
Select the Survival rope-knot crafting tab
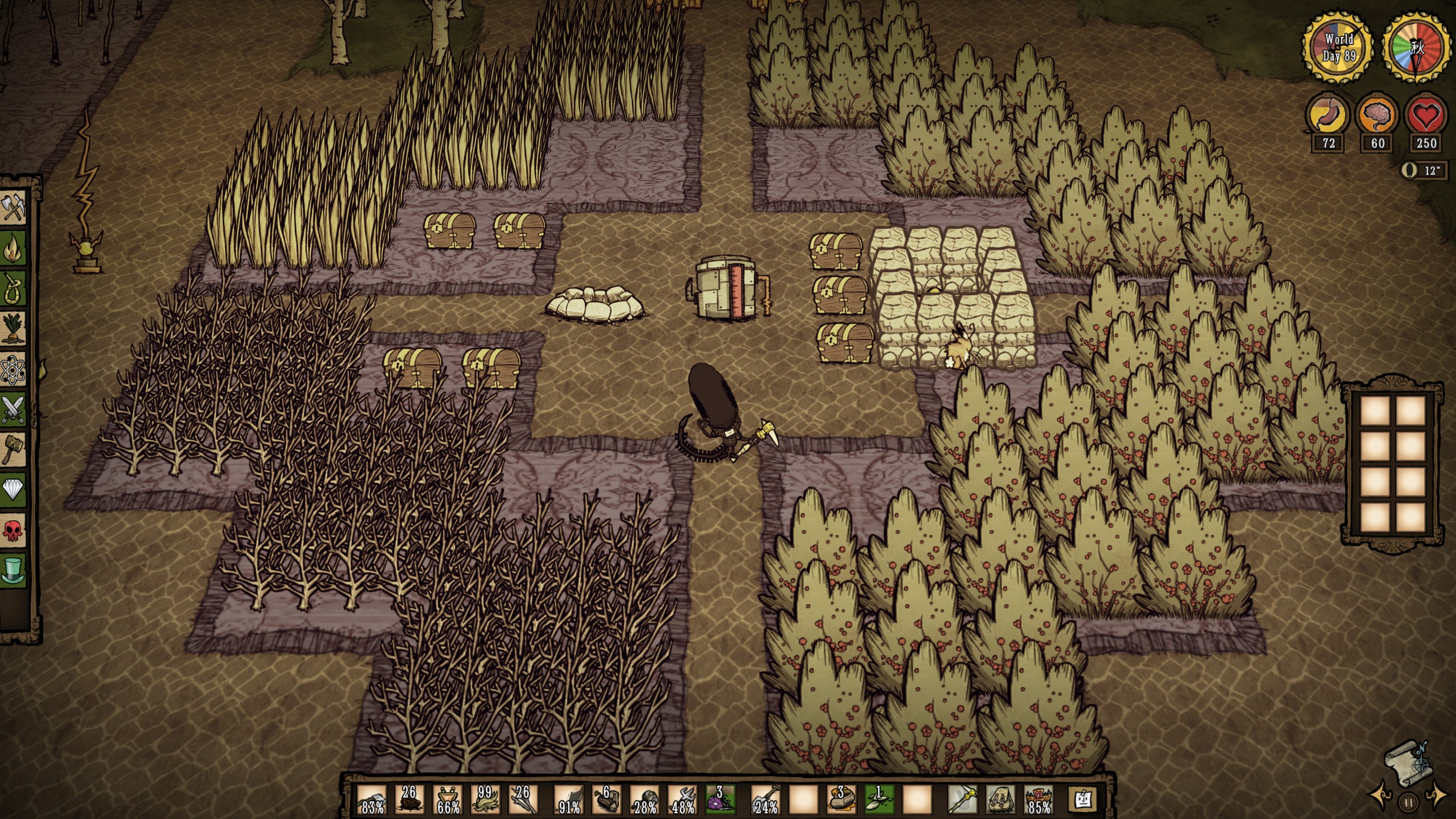[14, 288]
